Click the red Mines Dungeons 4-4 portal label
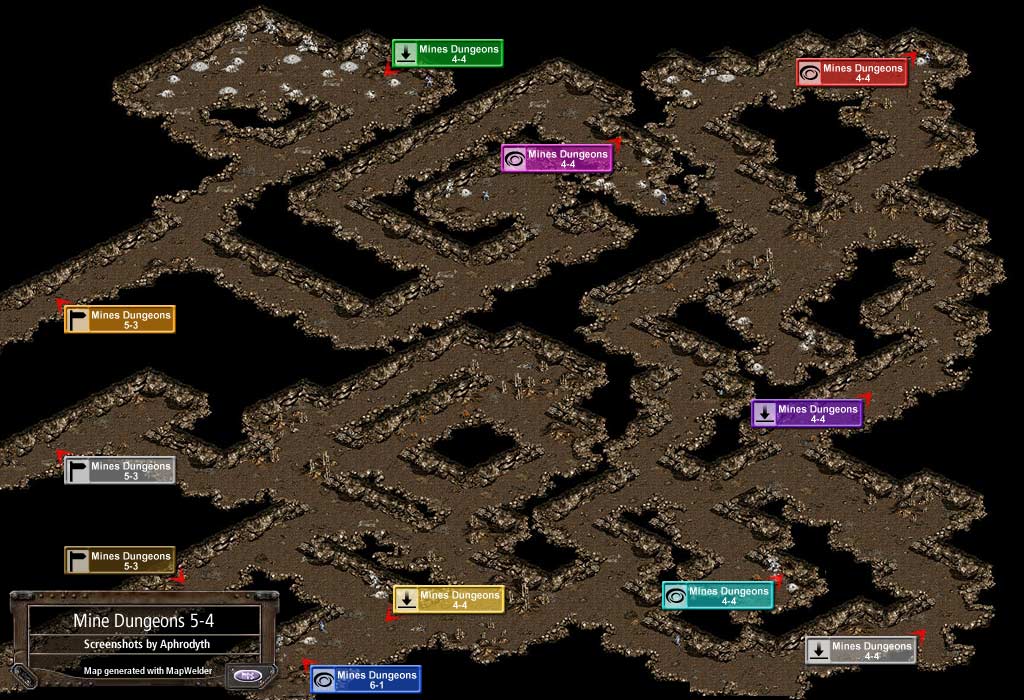Image resolution: width=1024 pixels, height=700 pixels. click(x=852, y=73)
